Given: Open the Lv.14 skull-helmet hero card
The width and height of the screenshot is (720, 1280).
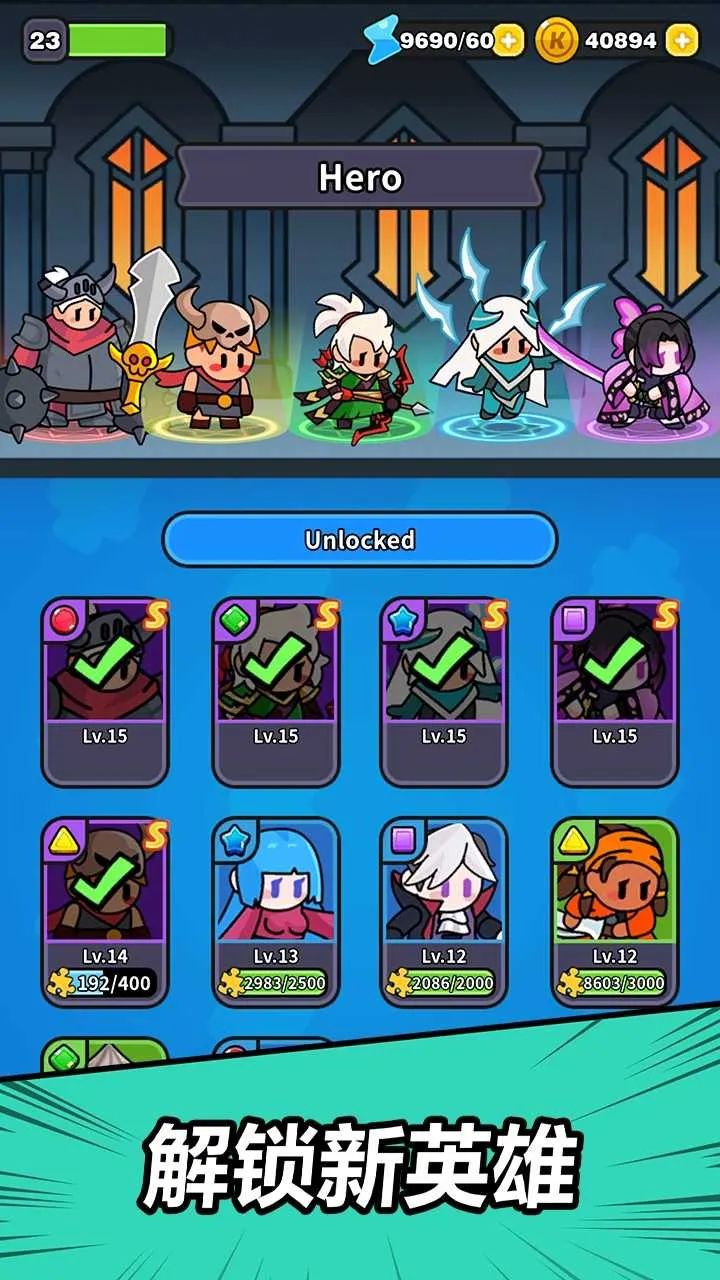Looking at the screenshot, I should click(x=105, y=910).
